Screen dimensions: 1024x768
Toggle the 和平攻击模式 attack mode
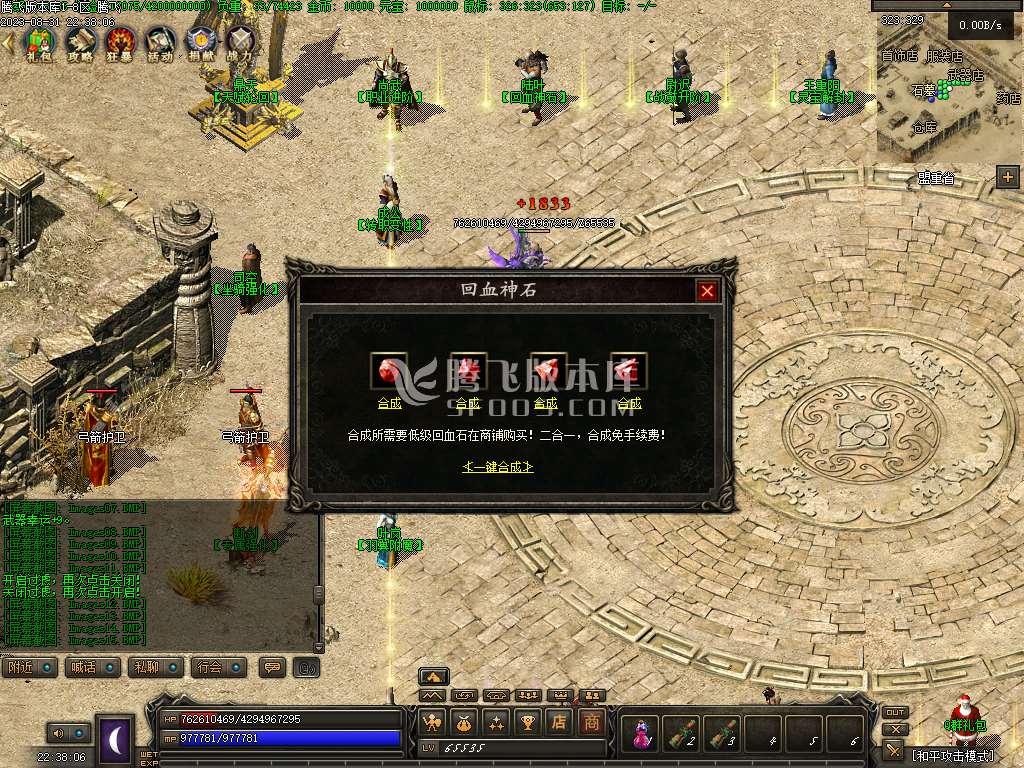click(x=954, y=755)
